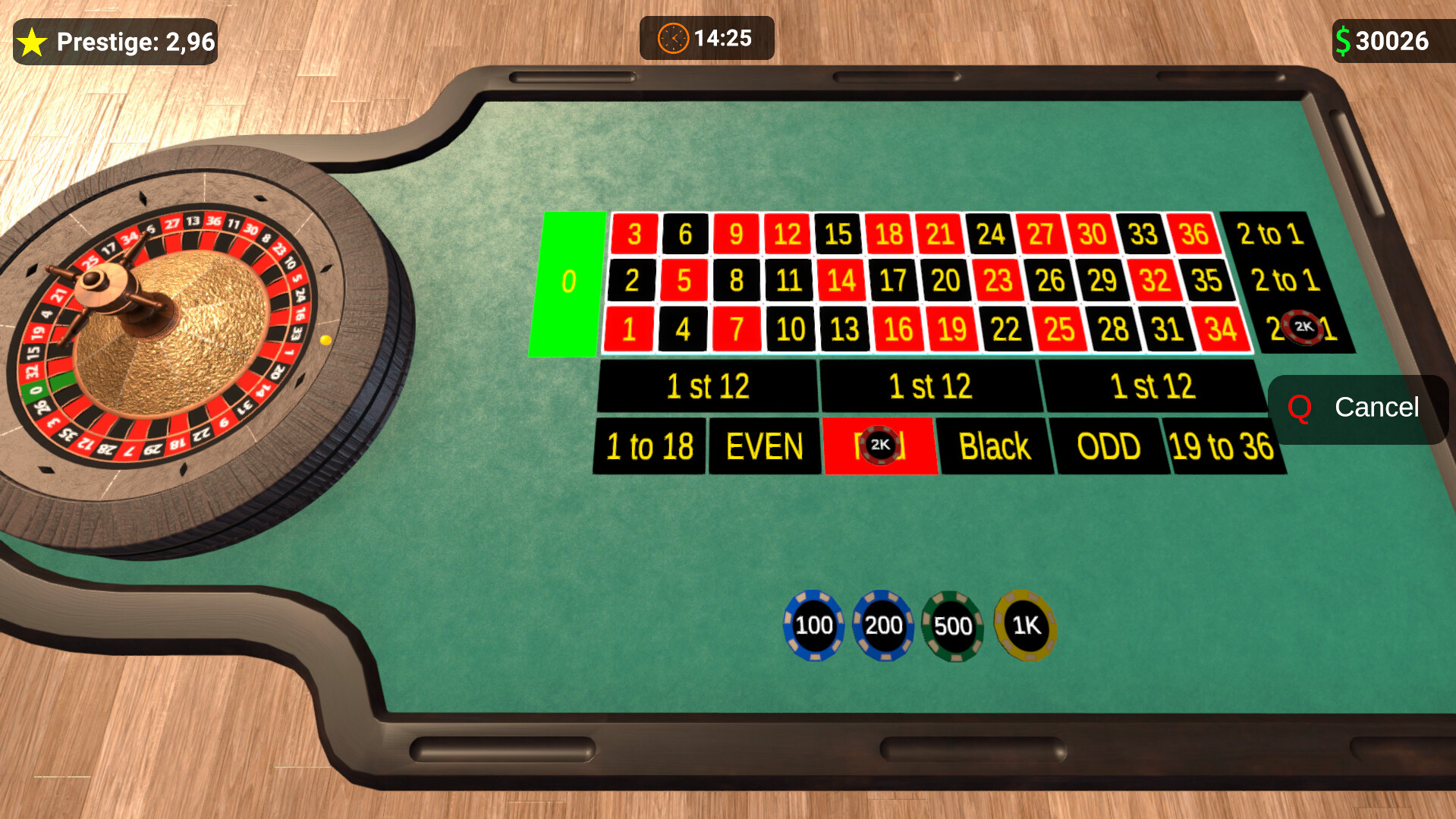This screenshot has width=1456, height=819.
Task: Select the blue 200 chip
Action: (882, 627)
